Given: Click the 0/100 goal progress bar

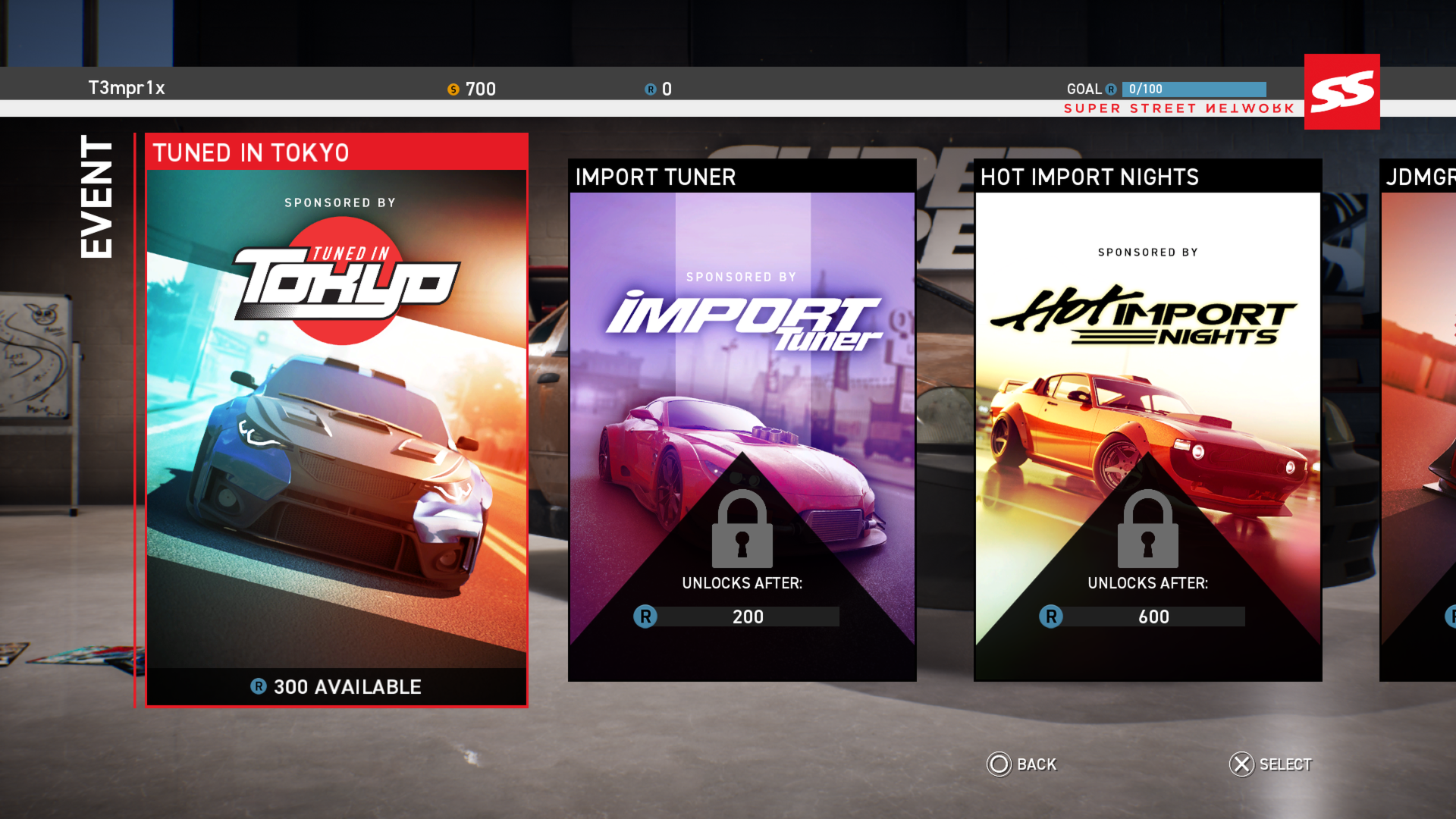Looking at the screenshot, I should point(1194,89).
